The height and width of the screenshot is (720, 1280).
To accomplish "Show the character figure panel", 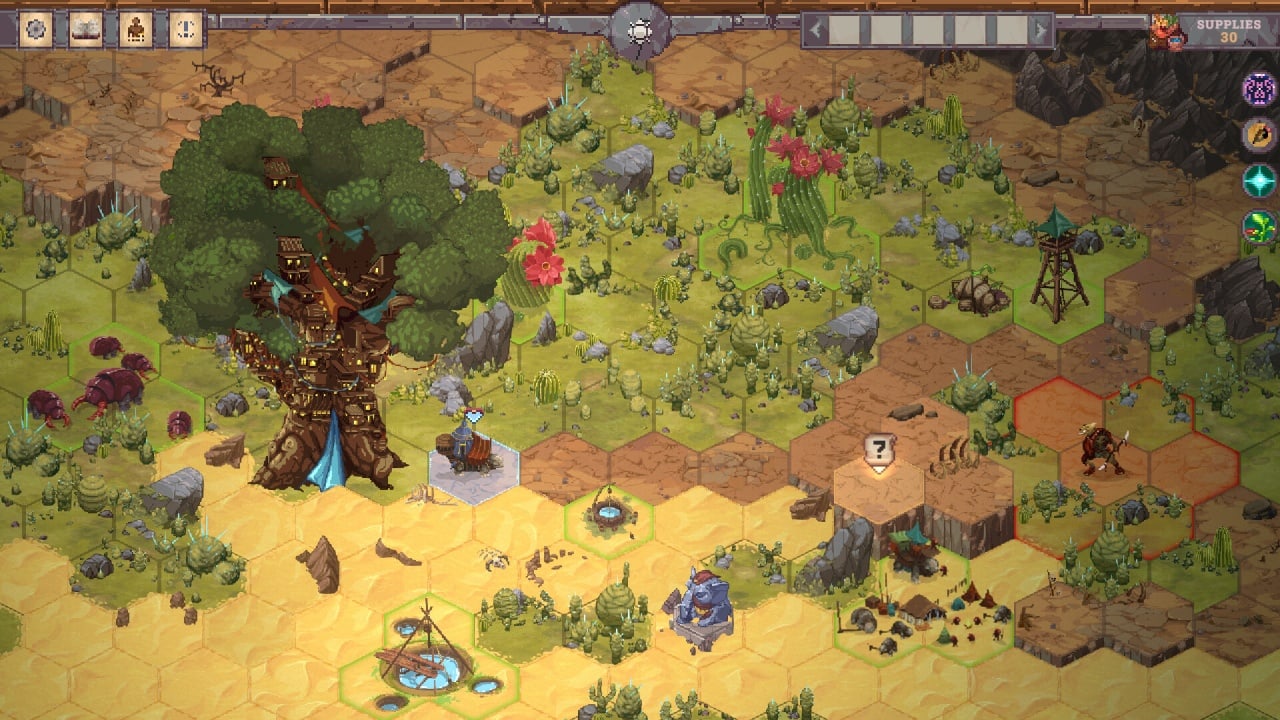I will [134, 30].
